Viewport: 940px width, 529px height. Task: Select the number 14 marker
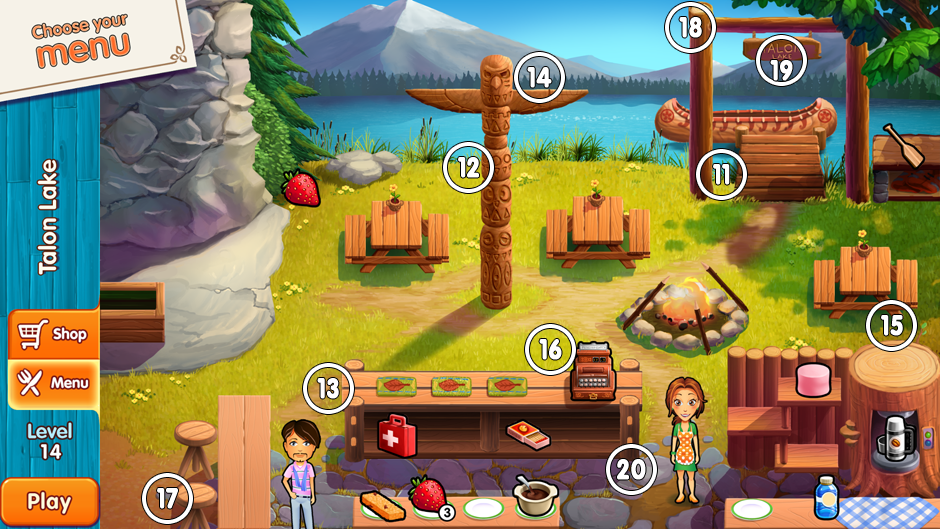pos(540,77)
